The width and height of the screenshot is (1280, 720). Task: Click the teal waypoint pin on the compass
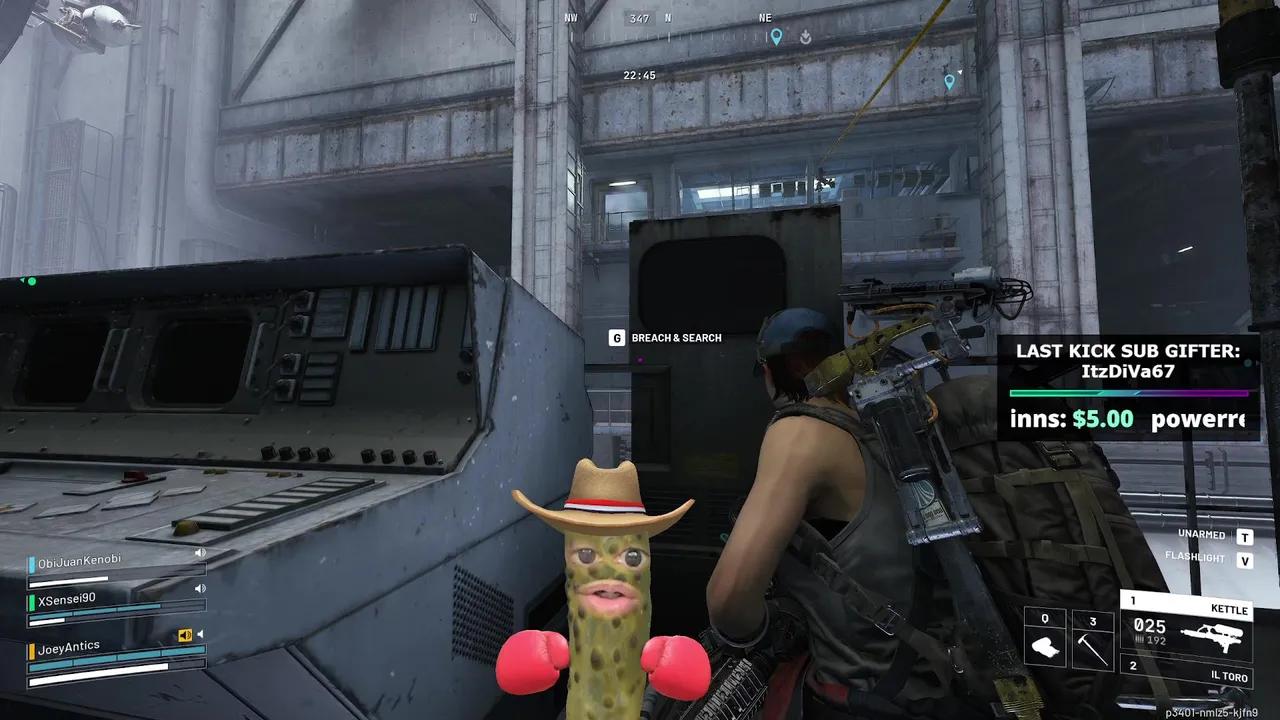pyautogui.click(x=777, y=36)
